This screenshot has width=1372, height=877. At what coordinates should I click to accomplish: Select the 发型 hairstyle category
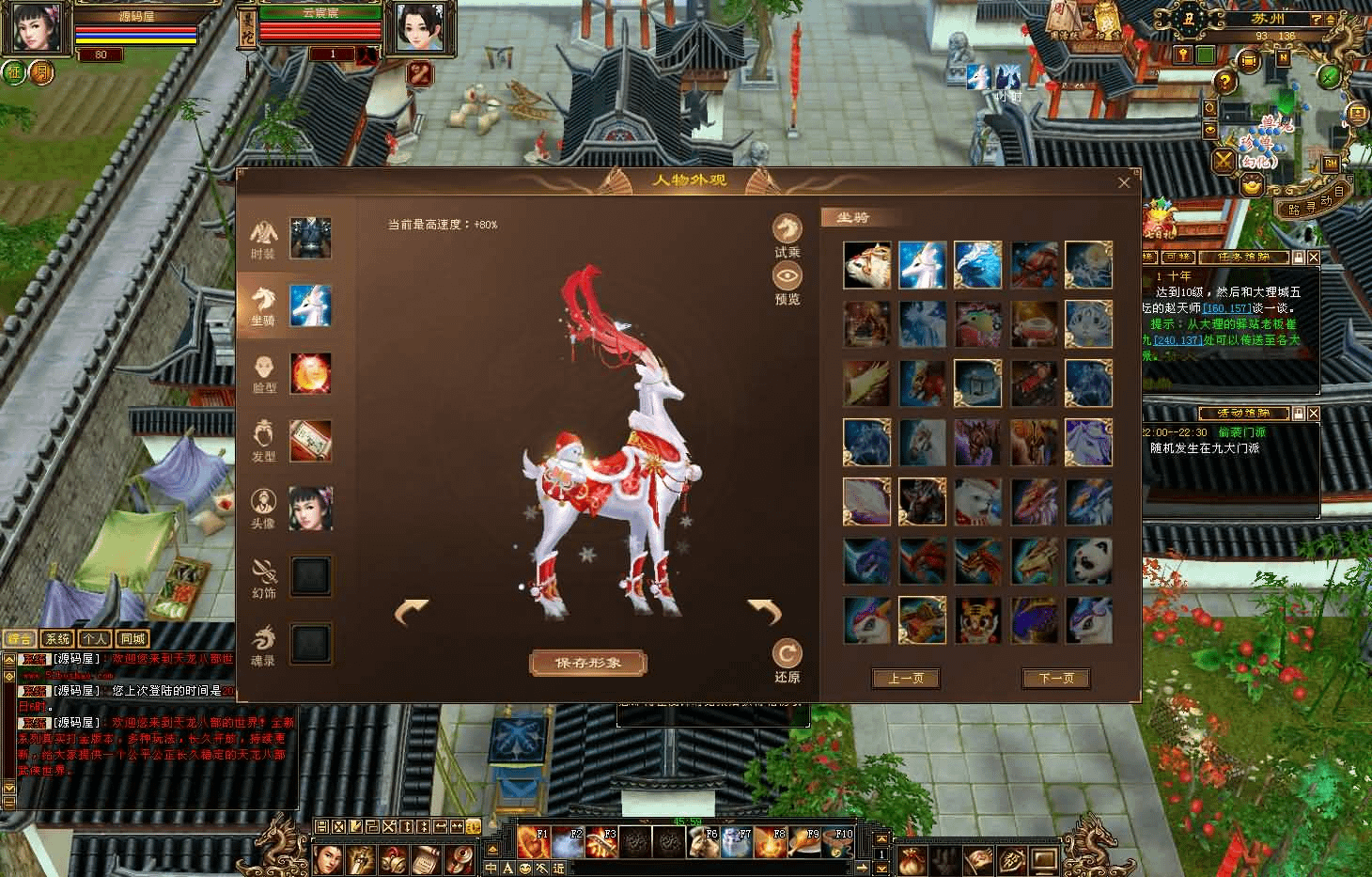click(x=264, y=441)
